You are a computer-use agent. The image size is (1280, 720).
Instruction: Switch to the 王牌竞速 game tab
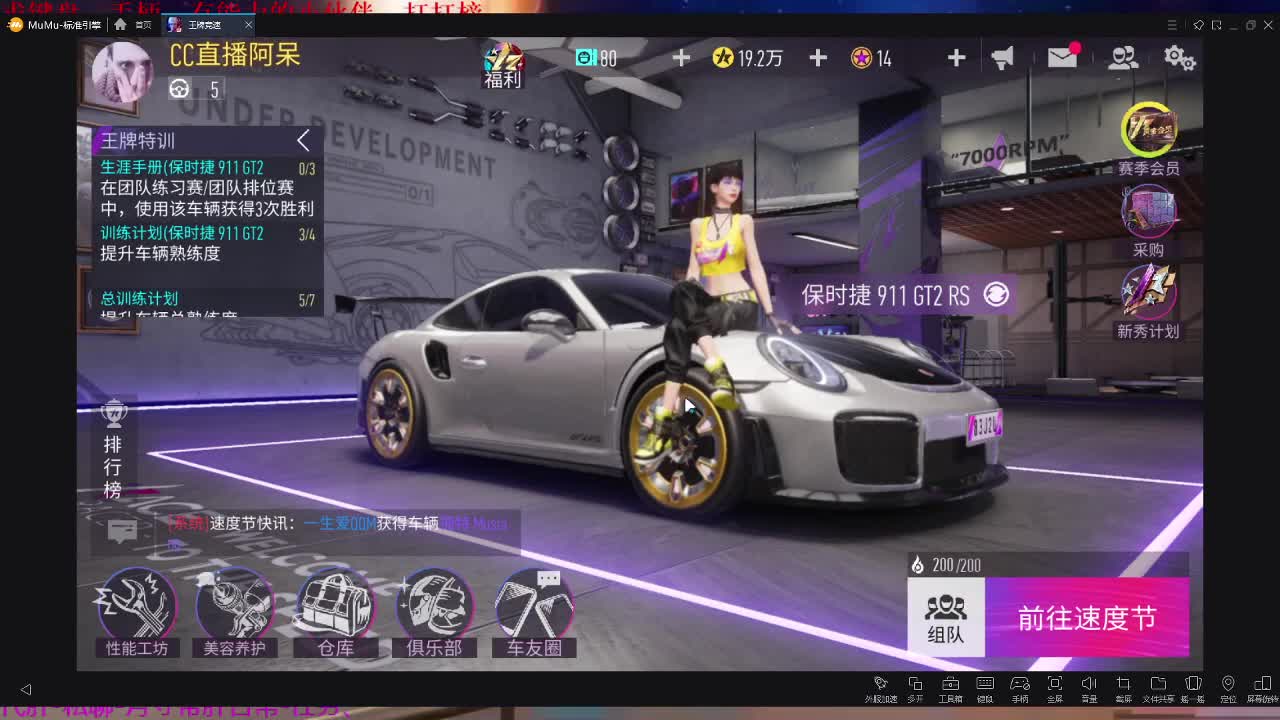pyautogui.click(x=205, y=25)
